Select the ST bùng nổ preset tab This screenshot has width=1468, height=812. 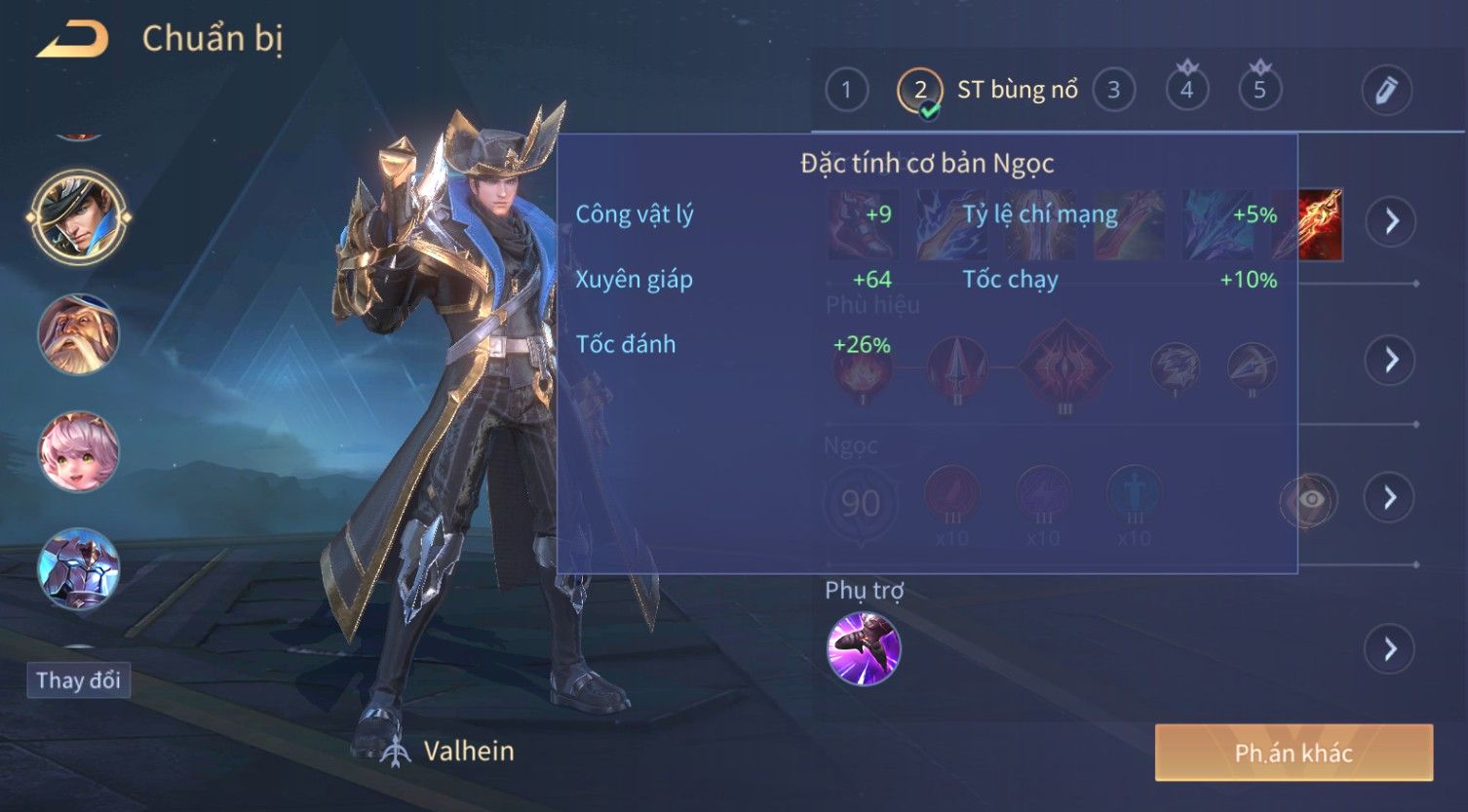(986, 91)
